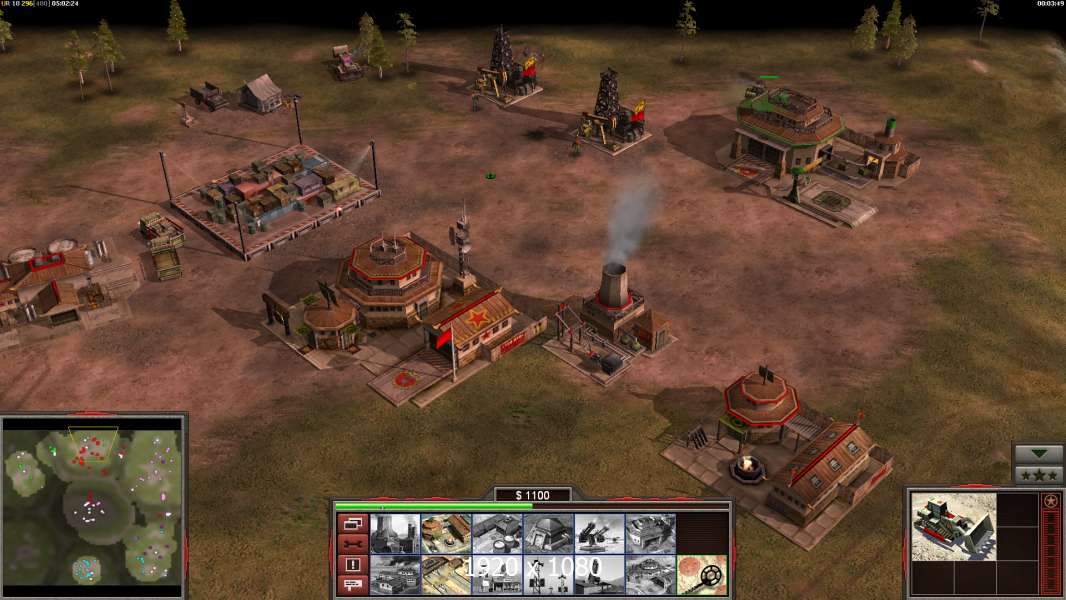This screenshot has width=1066, height=600.
Task: Click the green down-arrow button
Action: [x=1038, y=454]
